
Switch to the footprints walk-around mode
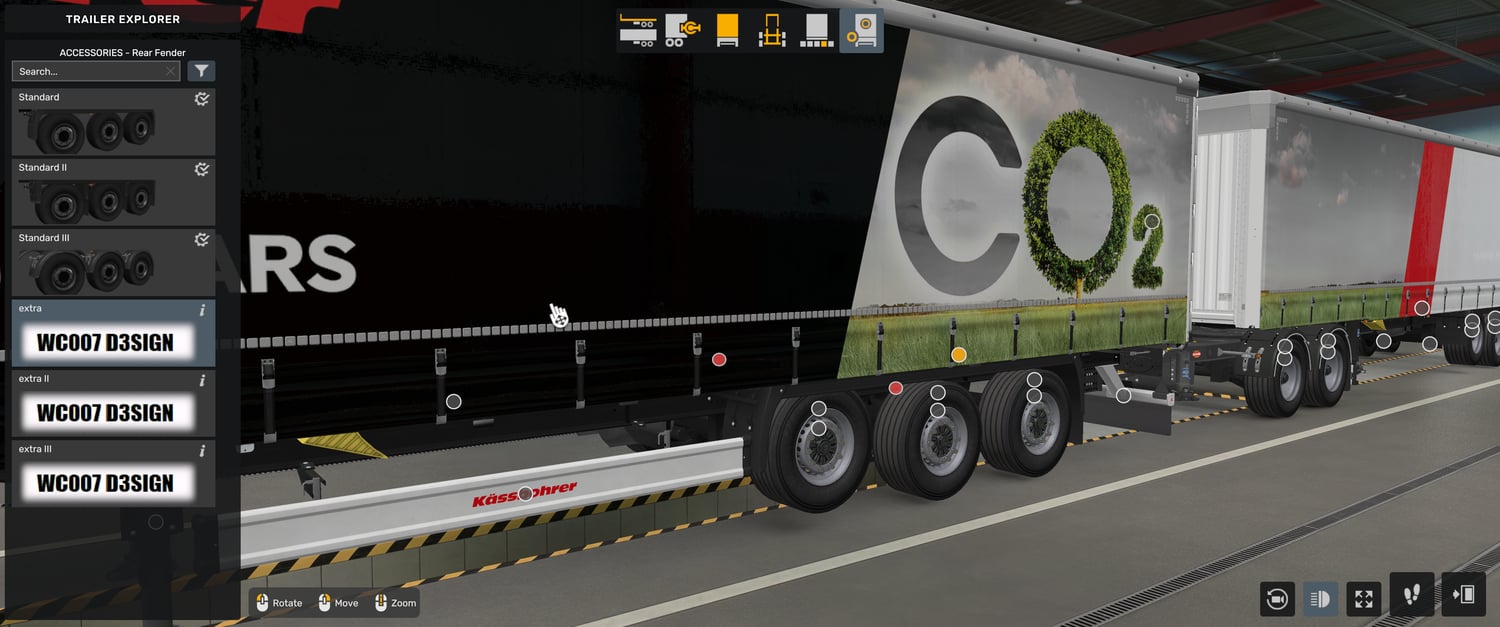(x=1412, y=595)
